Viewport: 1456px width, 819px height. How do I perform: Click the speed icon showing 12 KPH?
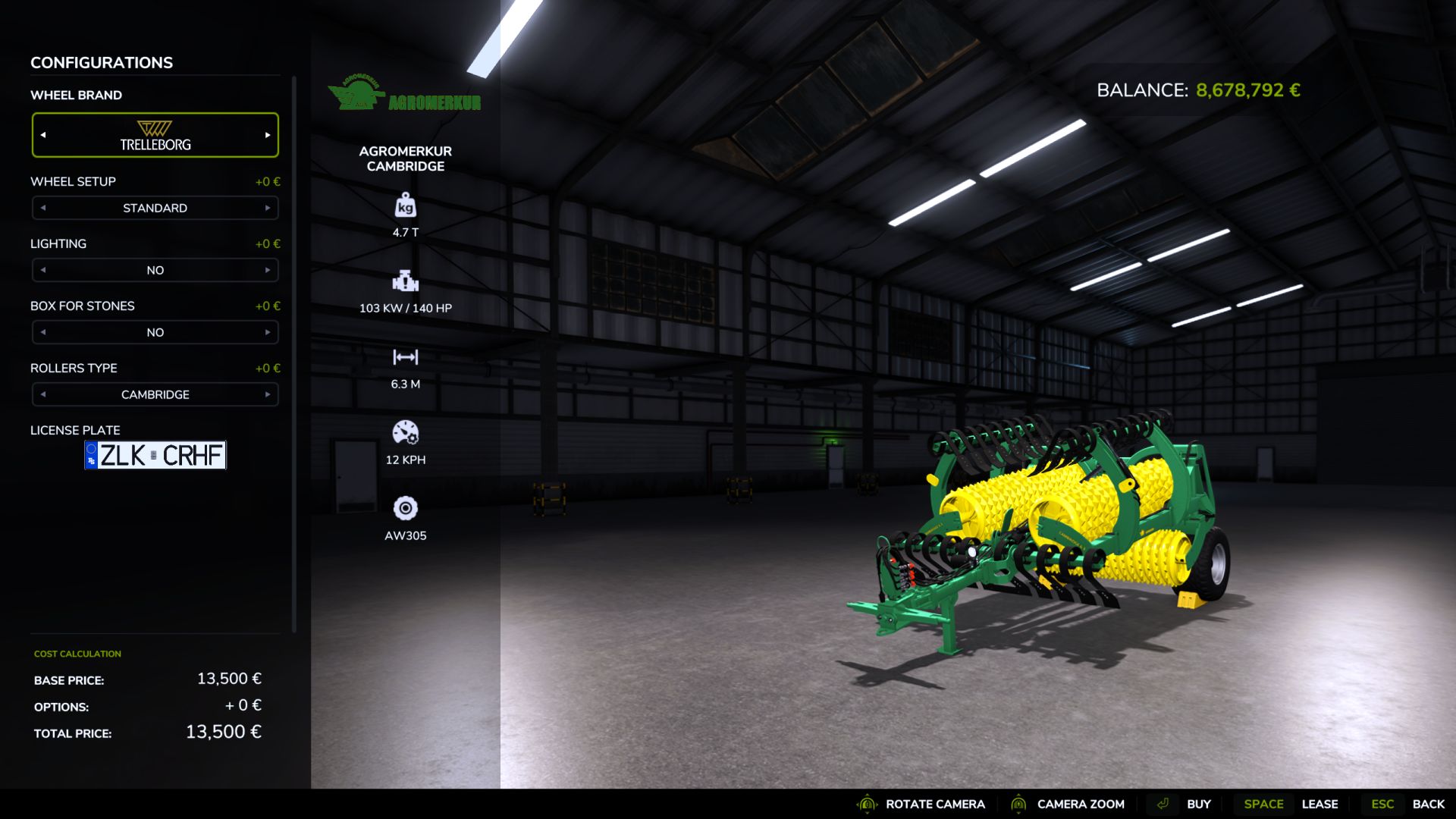[406, 433]
